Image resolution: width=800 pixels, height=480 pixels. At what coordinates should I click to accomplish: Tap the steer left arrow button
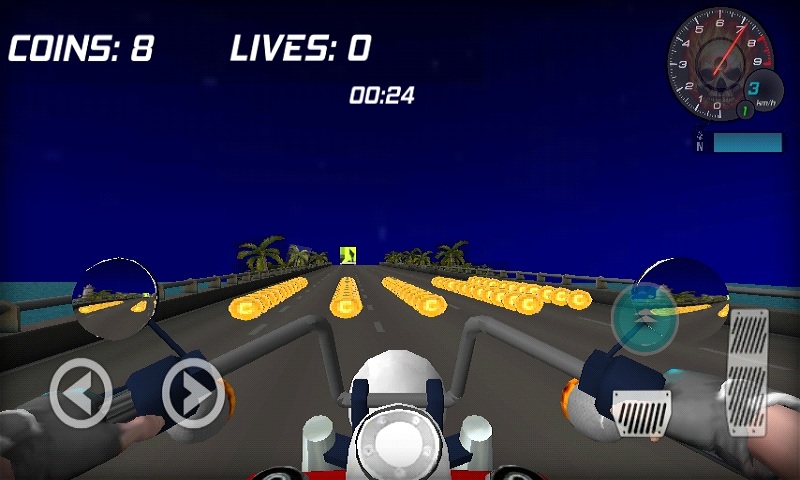click(x=81, y=393)
